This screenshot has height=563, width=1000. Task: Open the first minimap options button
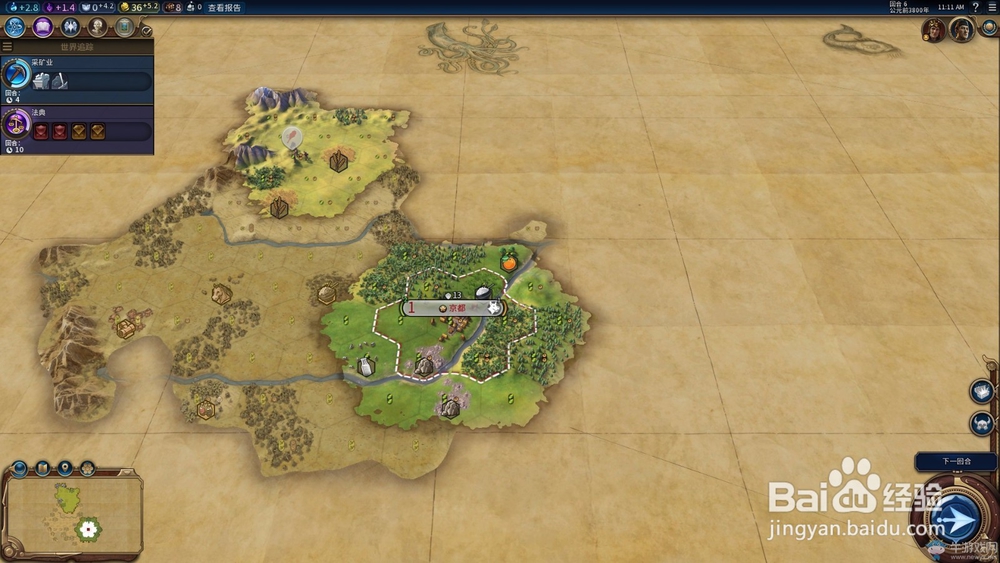click(x=20, y=468)
